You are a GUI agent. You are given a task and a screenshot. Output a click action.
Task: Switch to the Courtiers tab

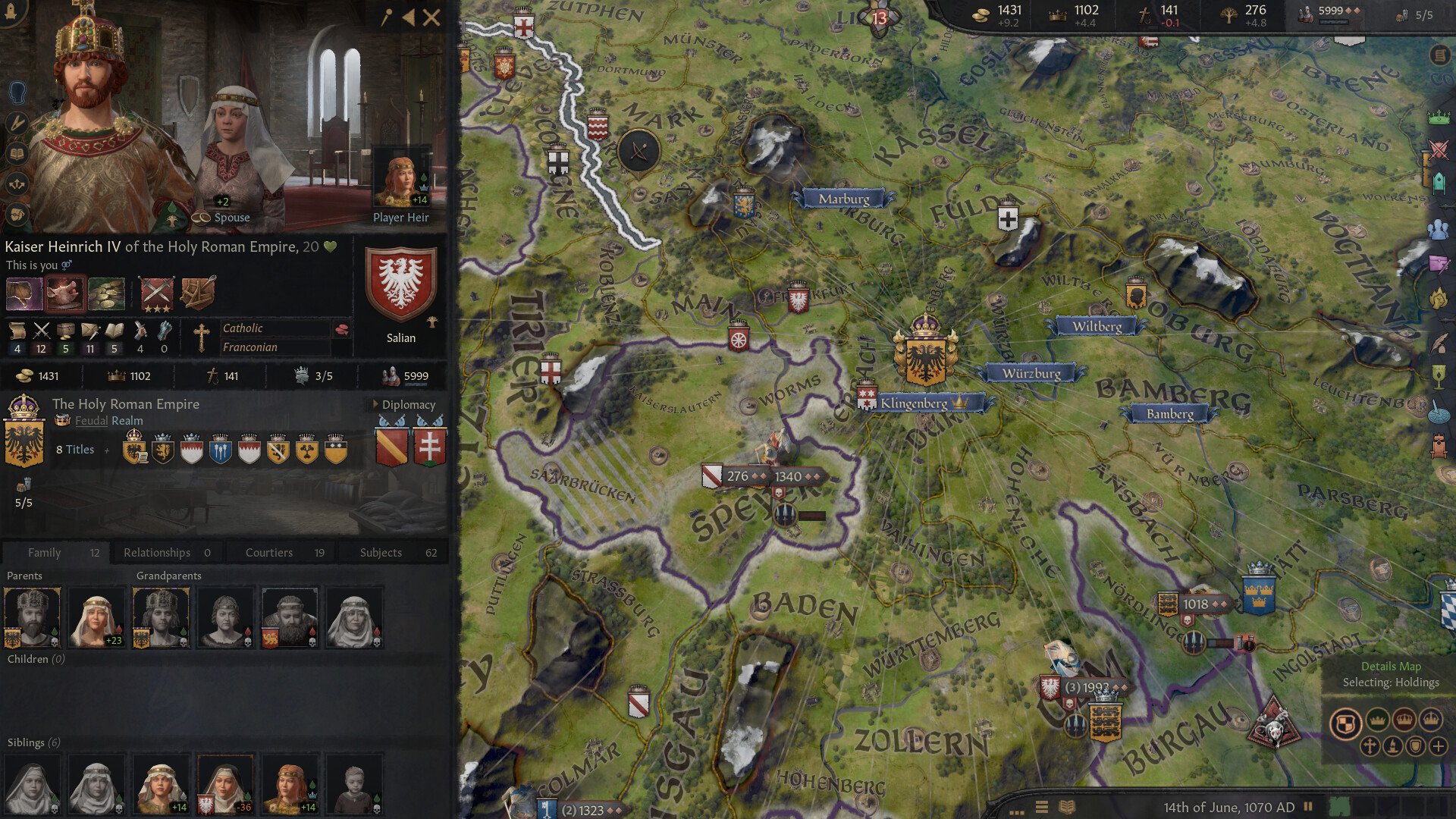[x=268, y=552]
